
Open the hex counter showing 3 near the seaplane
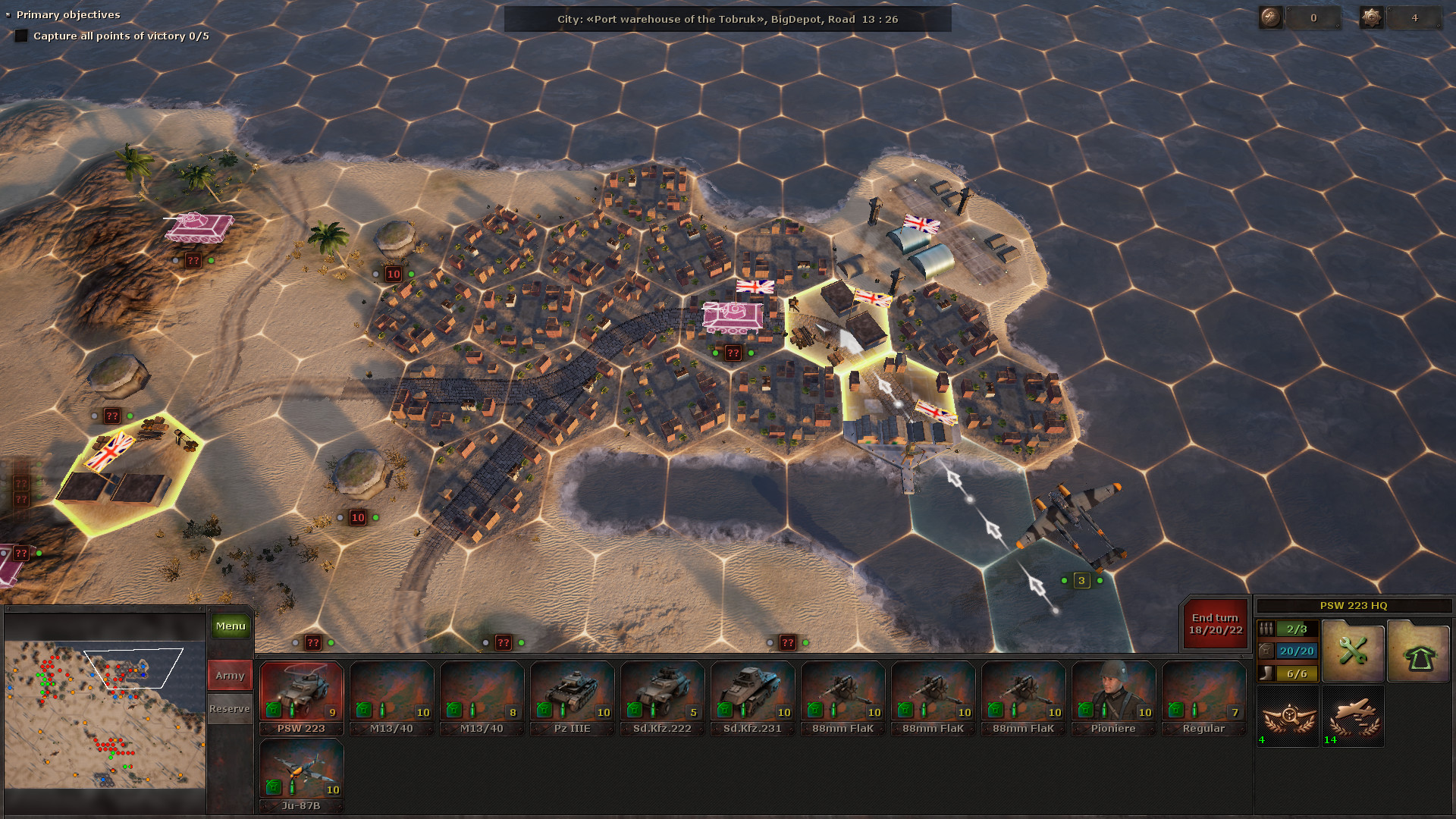[x=1080, y=579]
